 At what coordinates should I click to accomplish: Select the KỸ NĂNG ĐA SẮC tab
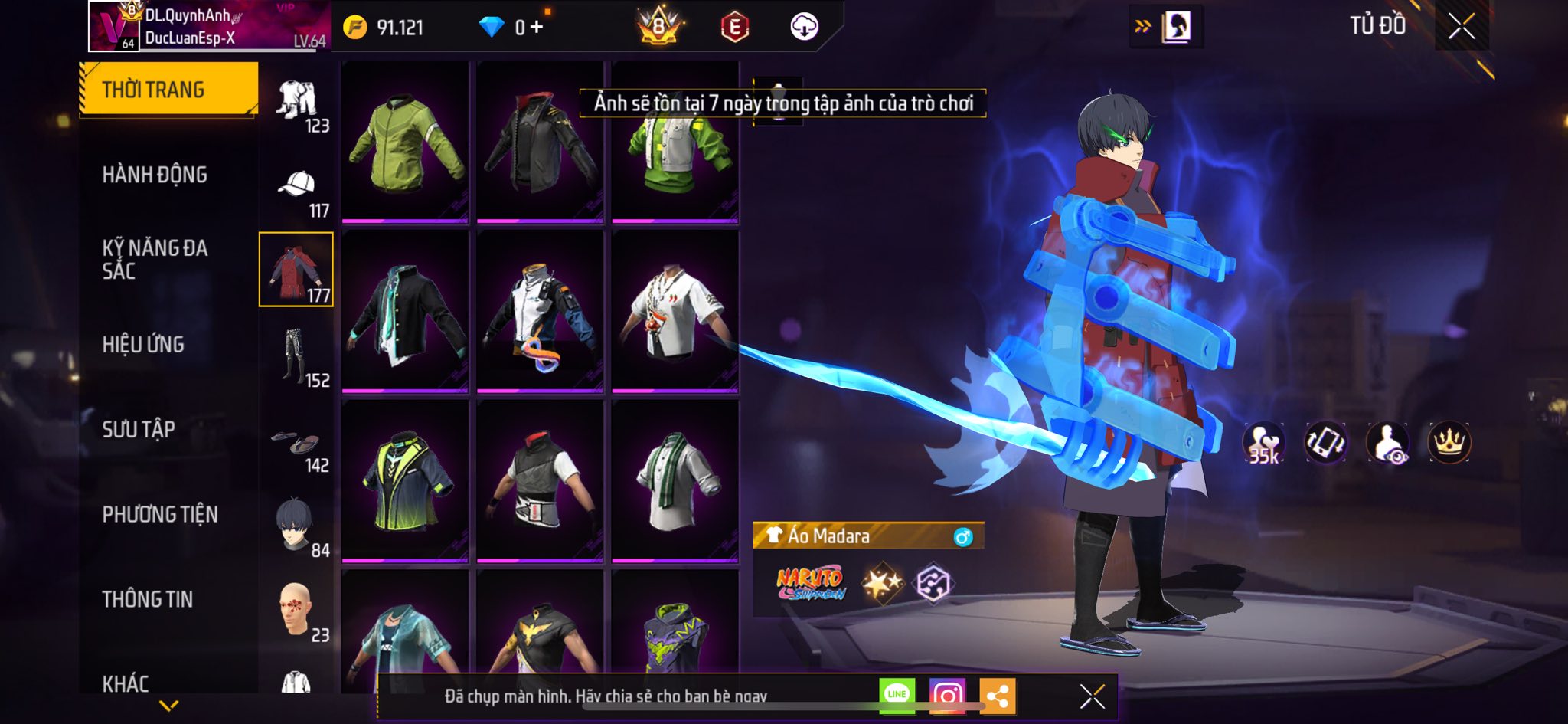pyautogui.click(x=155, y=259)
